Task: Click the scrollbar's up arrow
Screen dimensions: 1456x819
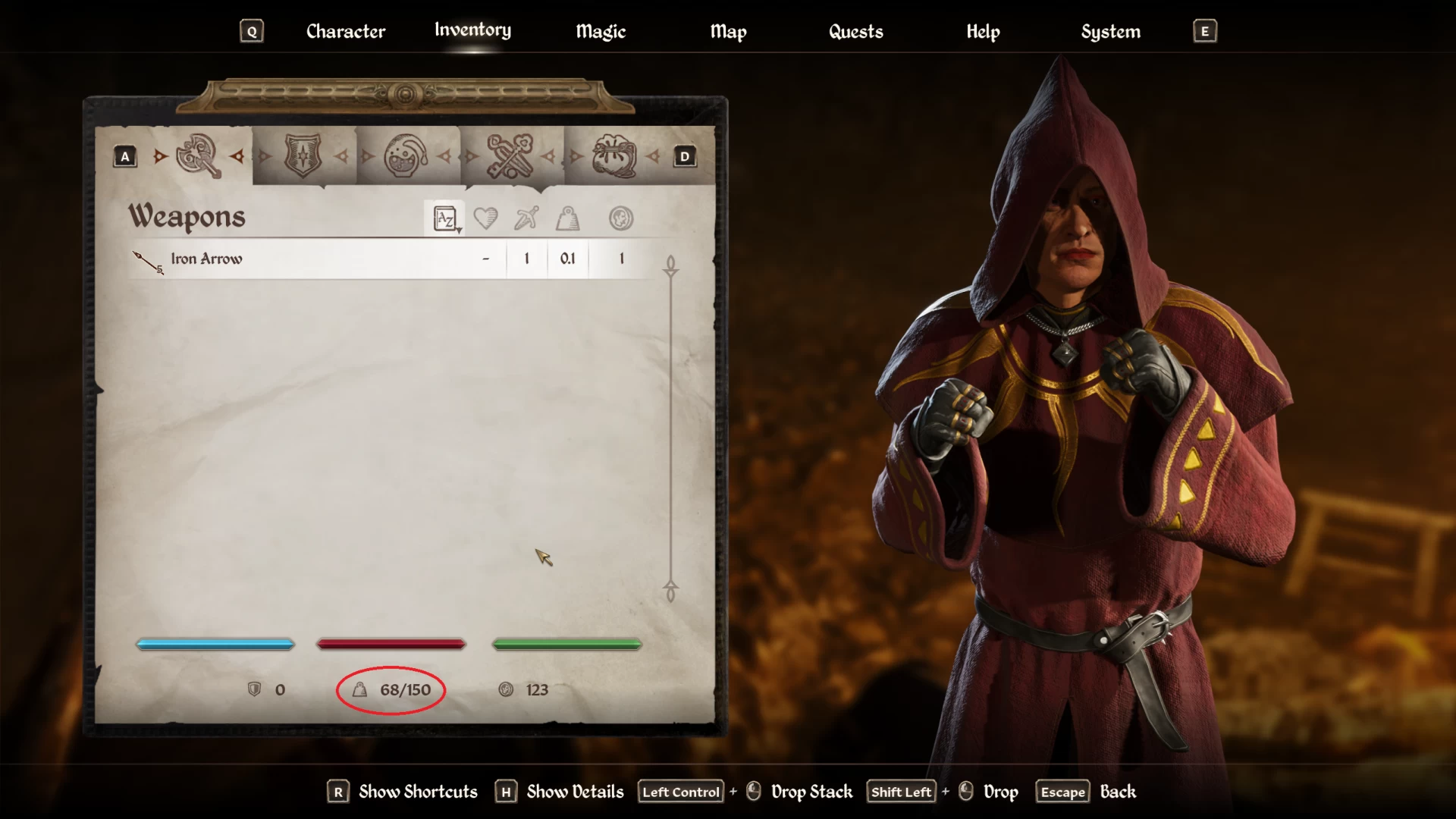Action: click(x=670, y=265)
